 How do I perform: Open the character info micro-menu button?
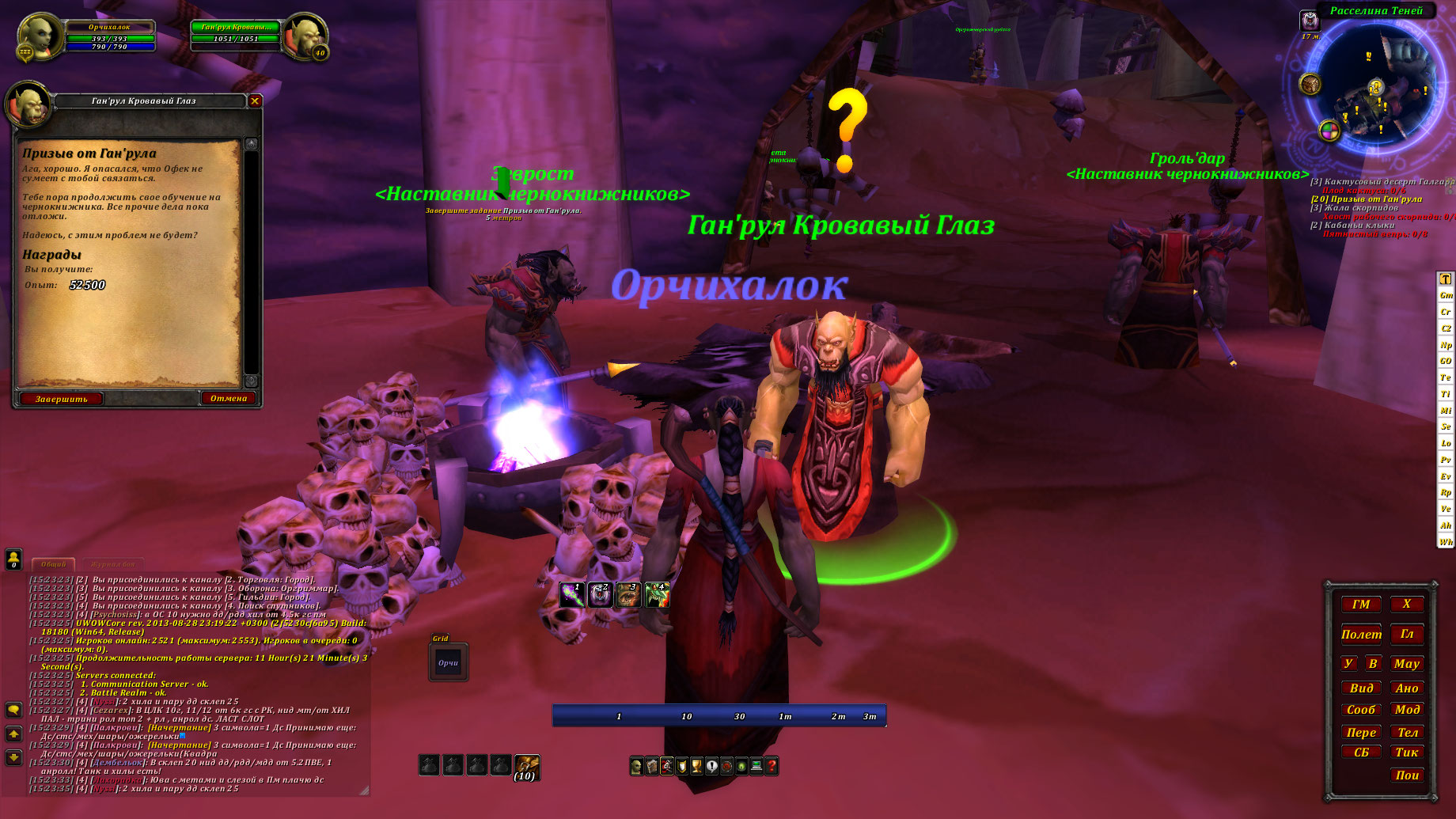click(x=636, y=766)
